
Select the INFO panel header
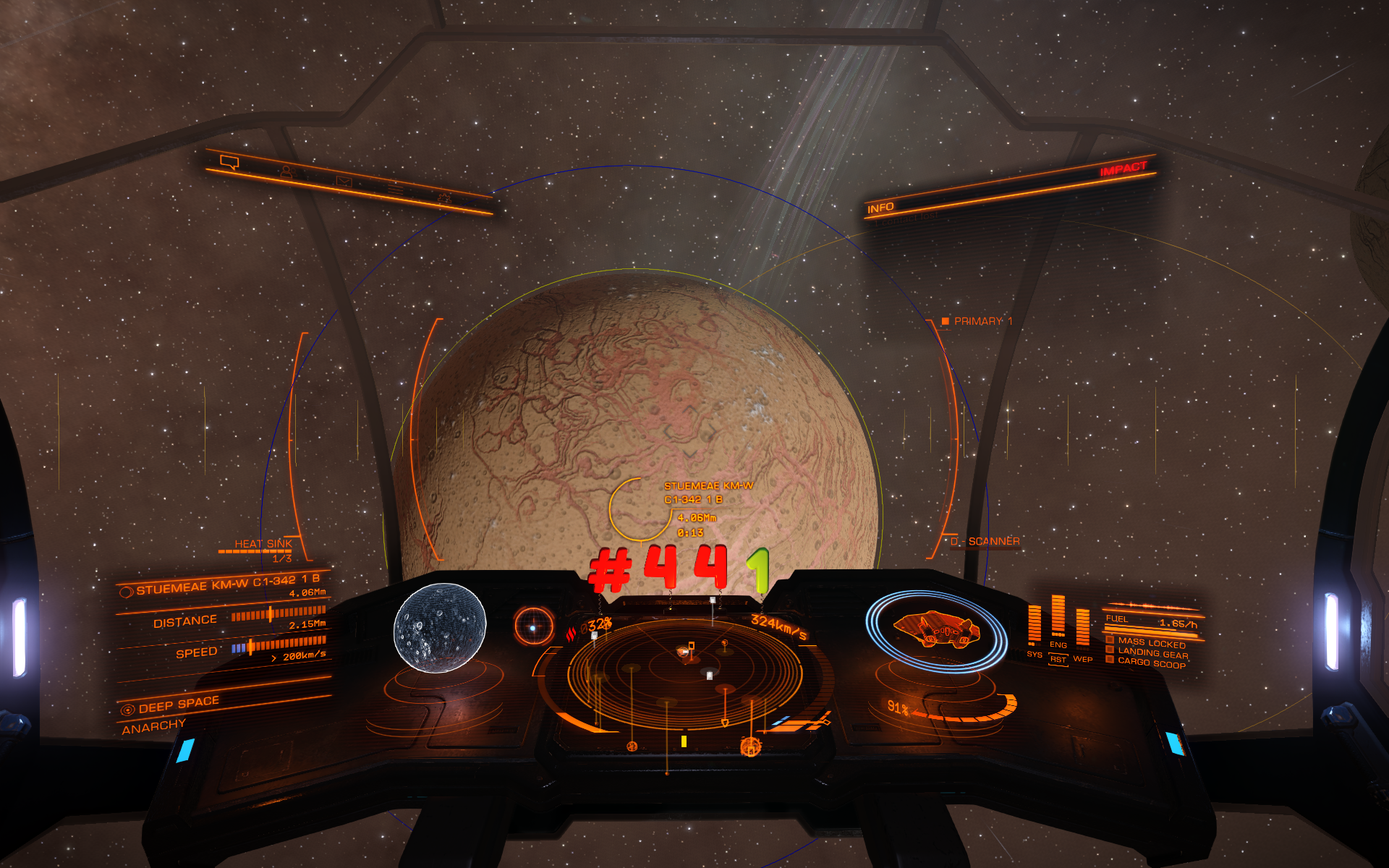880,208
